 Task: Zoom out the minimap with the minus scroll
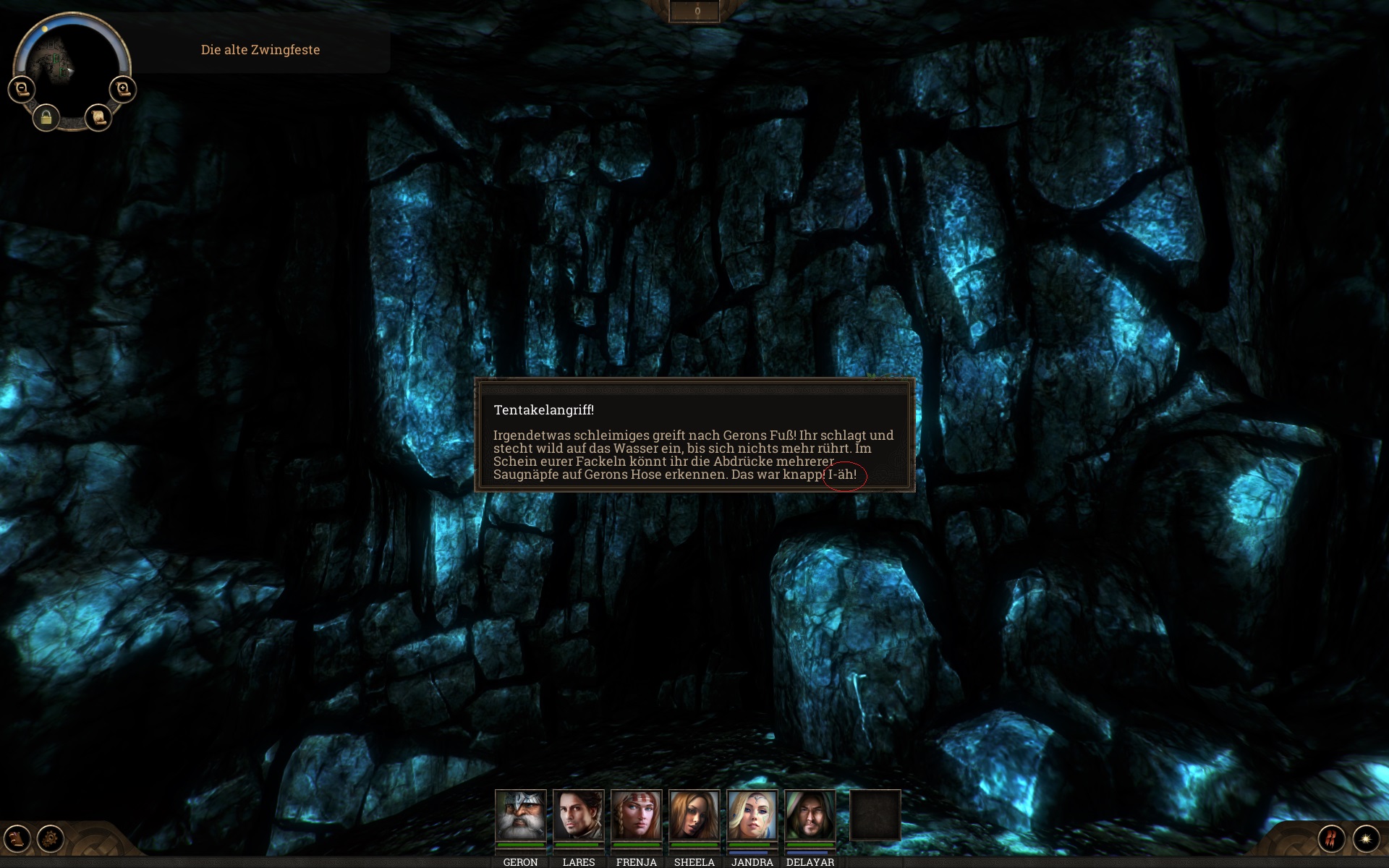pyautogui.click(x=22, y=89)
